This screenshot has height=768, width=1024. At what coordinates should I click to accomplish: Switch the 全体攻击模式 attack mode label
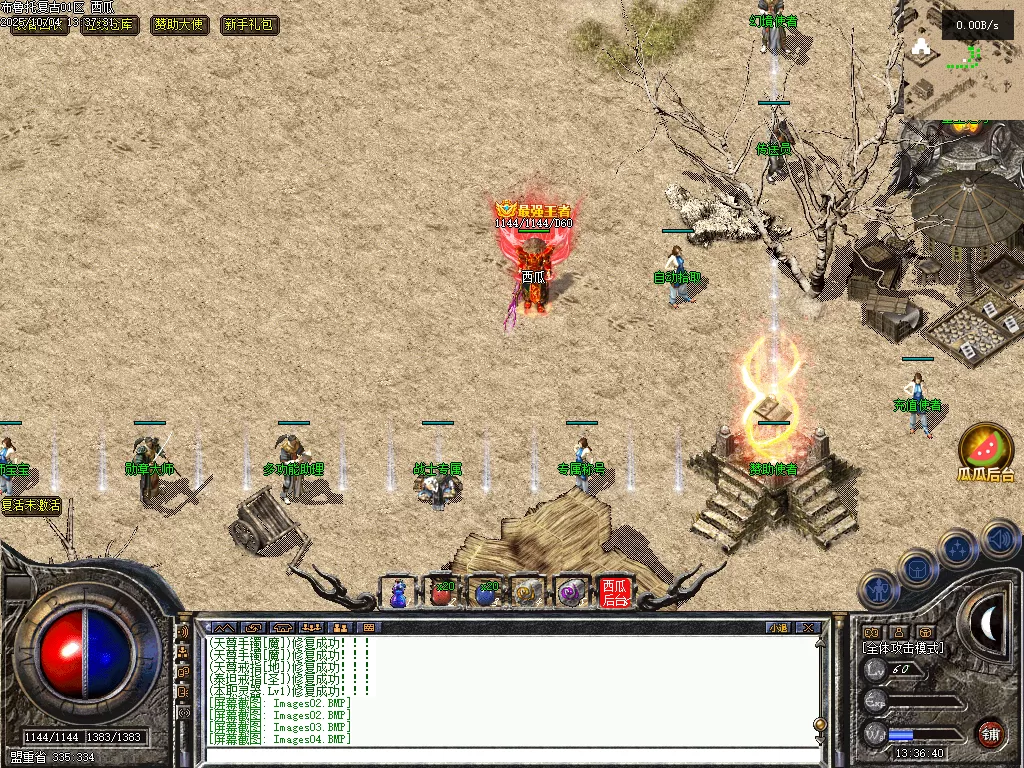pyautogui.click(x=902, y=648)
